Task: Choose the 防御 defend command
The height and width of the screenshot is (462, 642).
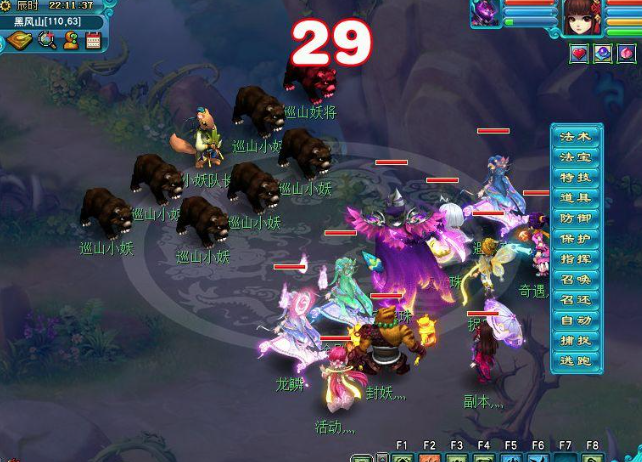Action: pos(578,218)
